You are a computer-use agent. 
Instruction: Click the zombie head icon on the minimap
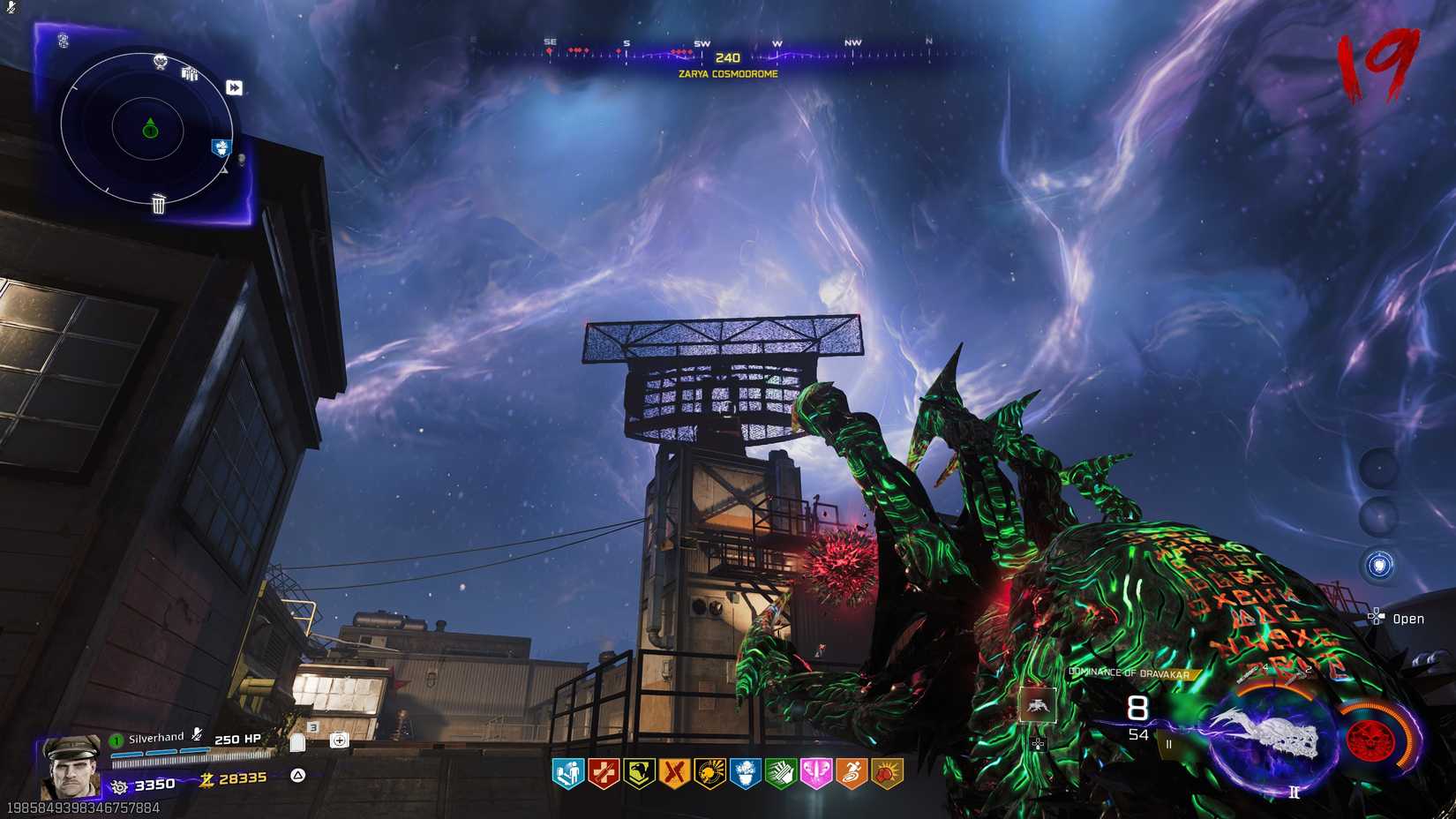[x=160, y=61]
